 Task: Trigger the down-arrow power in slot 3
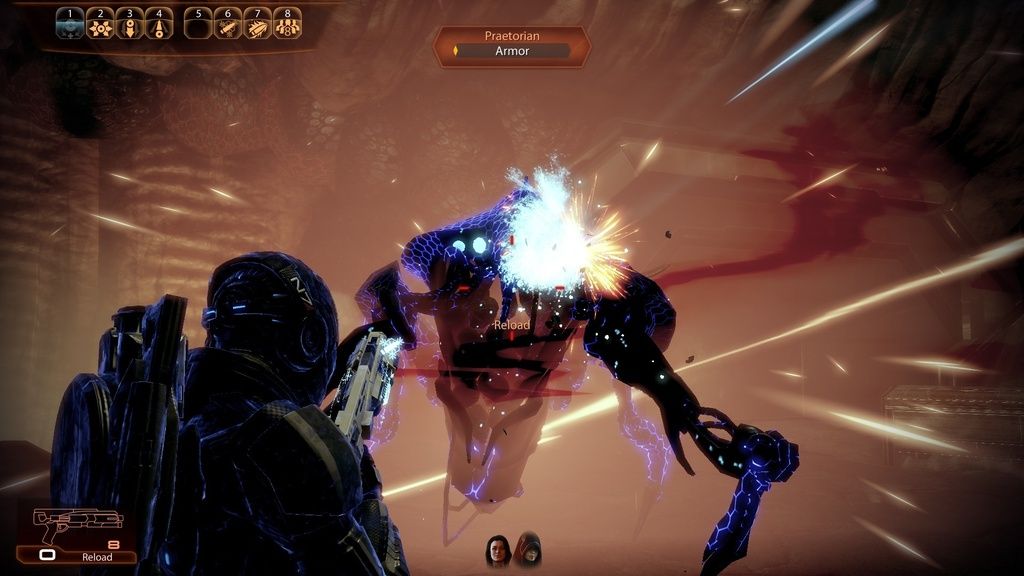[129, 24]
